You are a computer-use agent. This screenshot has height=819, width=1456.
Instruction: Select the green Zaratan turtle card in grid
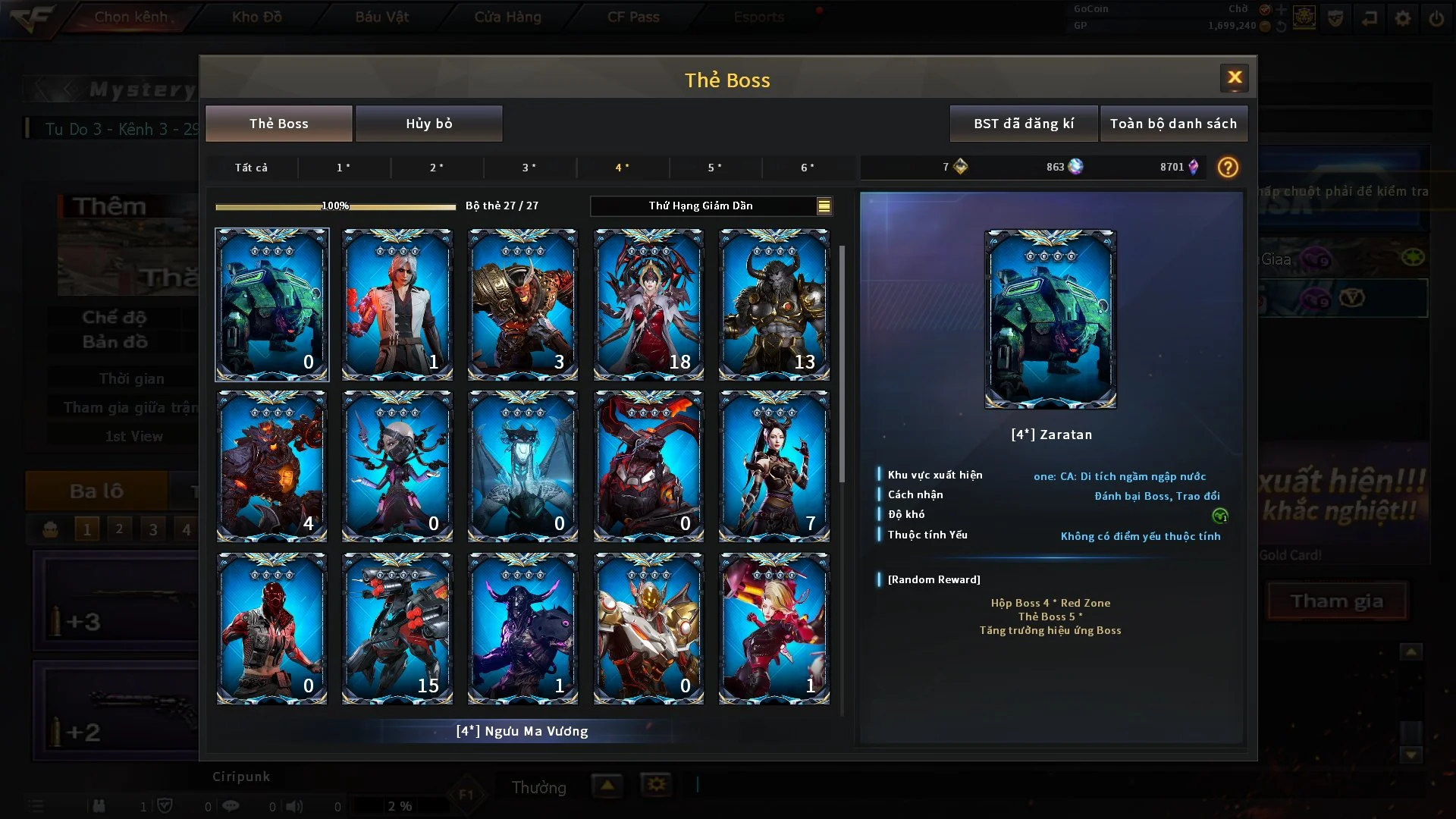click(x=271, y=304)
